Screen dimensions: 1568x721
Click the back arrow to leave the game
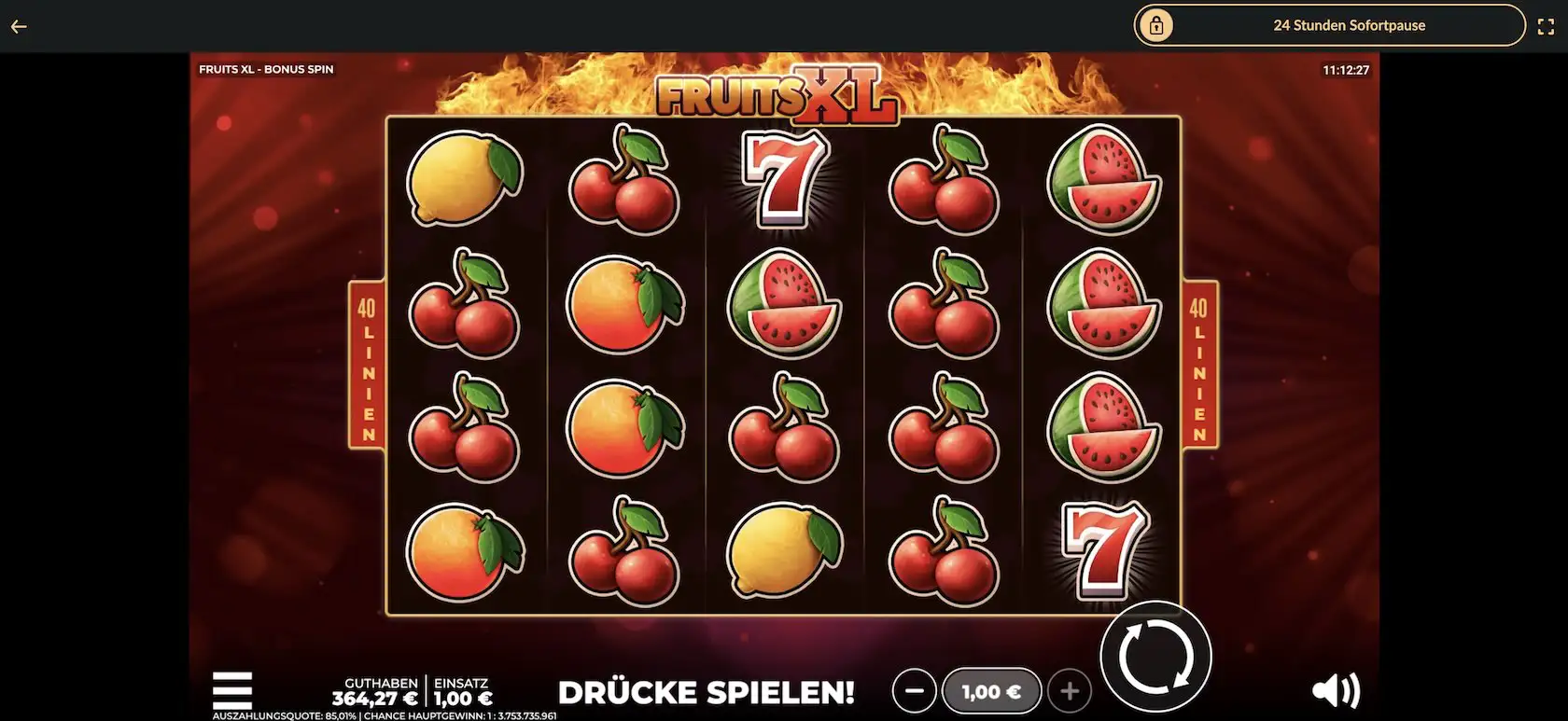[x=19, y=25]
